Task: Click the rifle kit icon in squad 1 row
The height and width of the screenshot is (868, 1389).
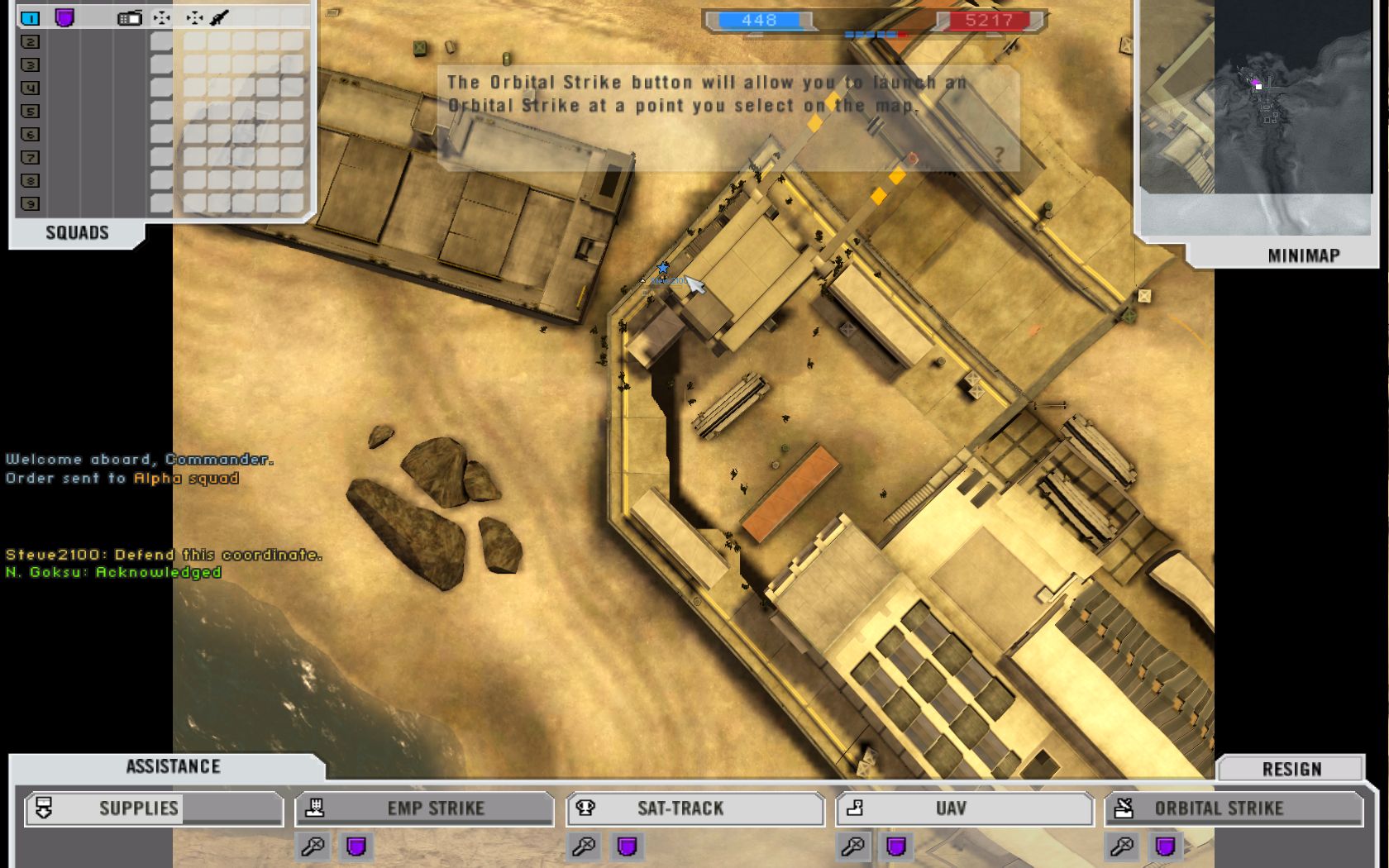Action: 219,17
